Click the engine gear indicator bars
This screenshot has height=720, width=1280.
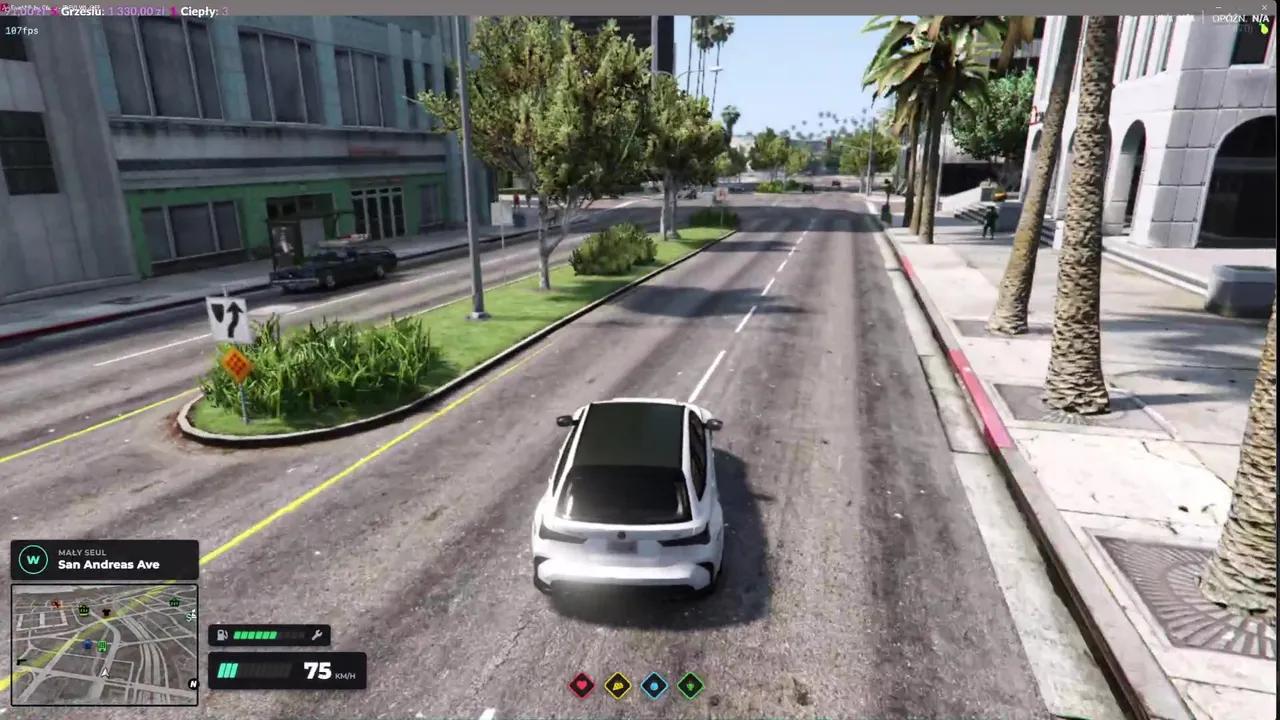(x=228, y=671)
